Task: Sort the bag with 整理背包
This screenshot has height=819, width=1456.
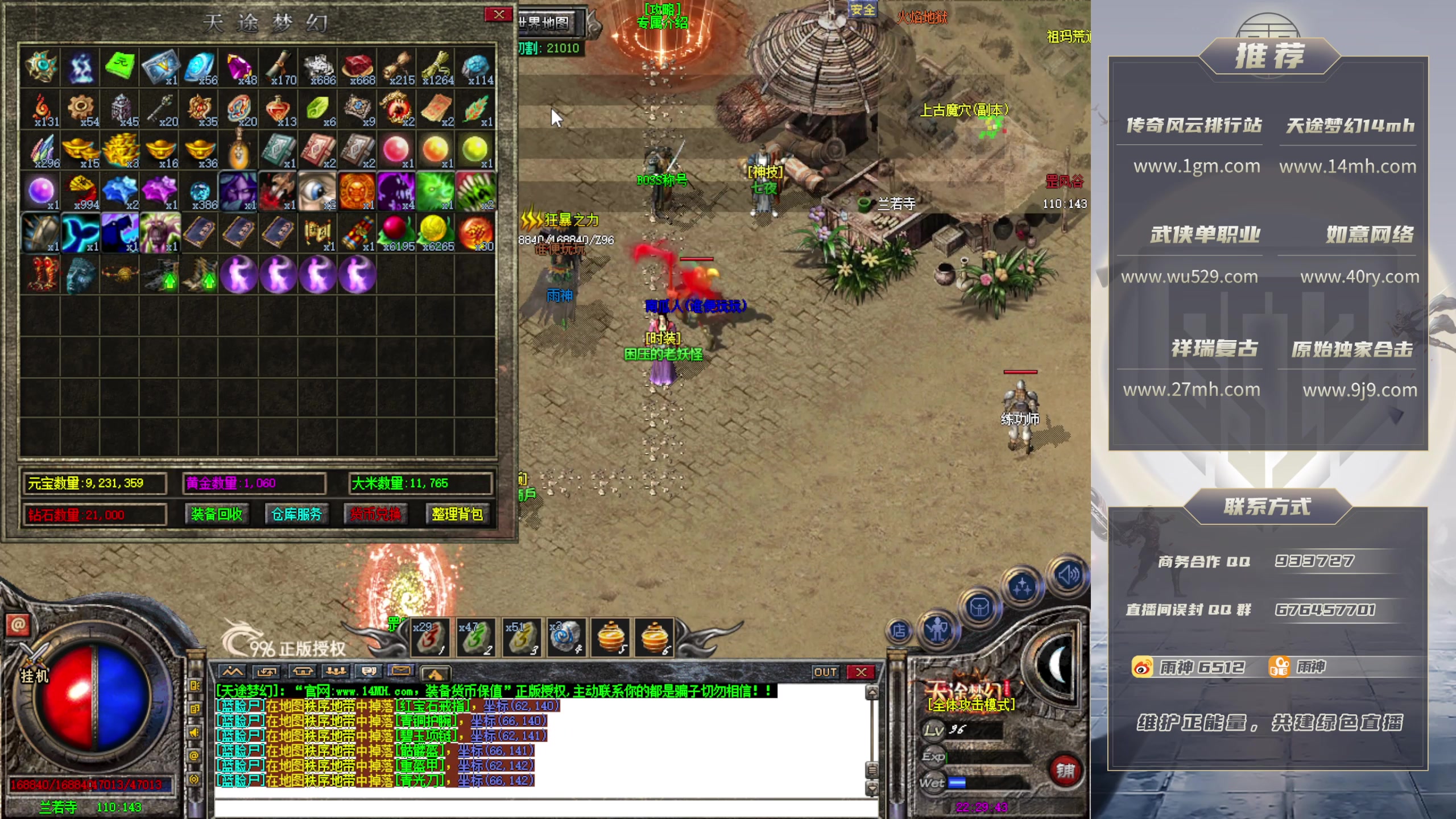Action: point(457,515)
